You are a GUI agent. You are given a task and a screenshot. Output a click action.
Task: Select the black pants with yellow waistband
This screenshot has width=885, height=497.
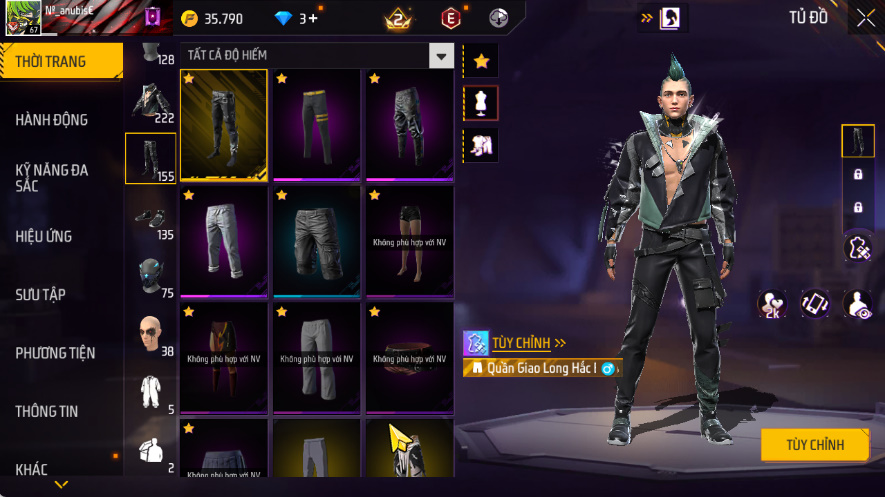[316, 122]
